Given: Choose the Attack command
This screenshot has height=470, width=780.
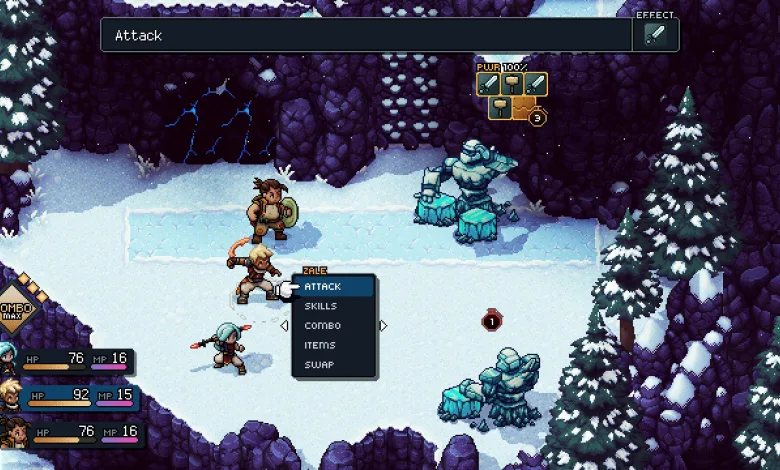Looking at the screenshot, I should pos(323,287).
